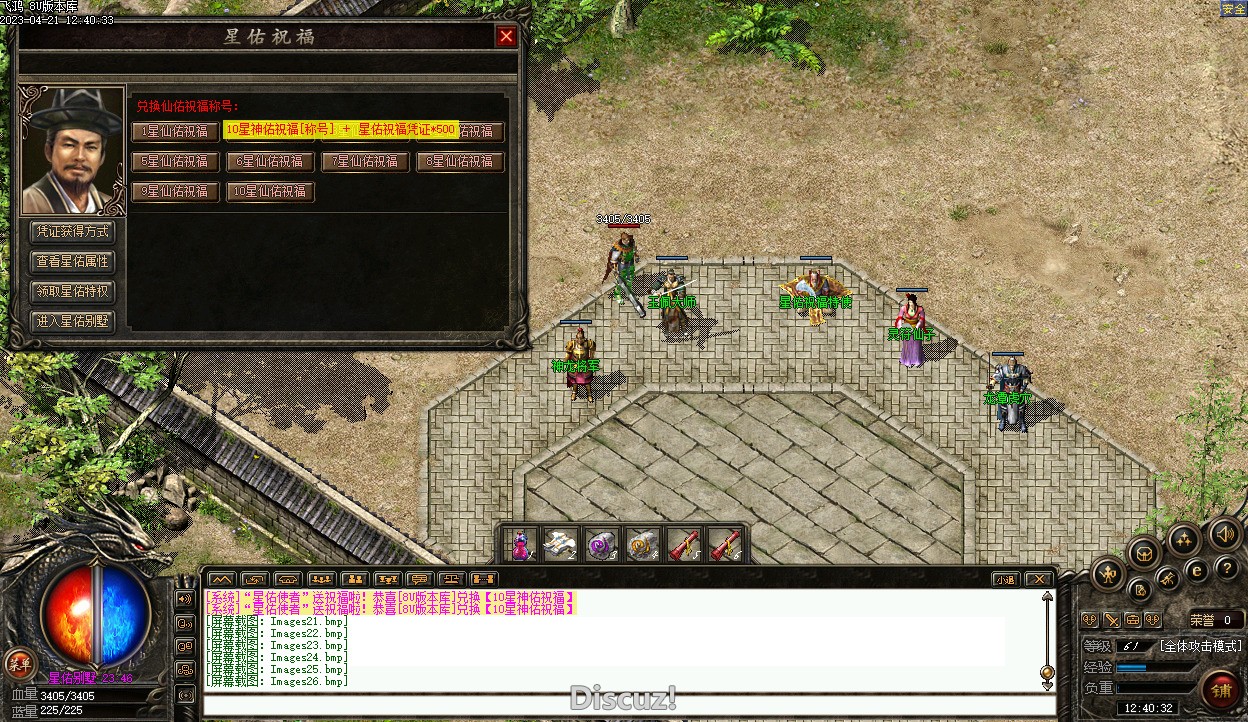Select the 1星仙佑祝福 exchange button
Viewport: 1248px width, 722px height.
click(x=176, y=131)
